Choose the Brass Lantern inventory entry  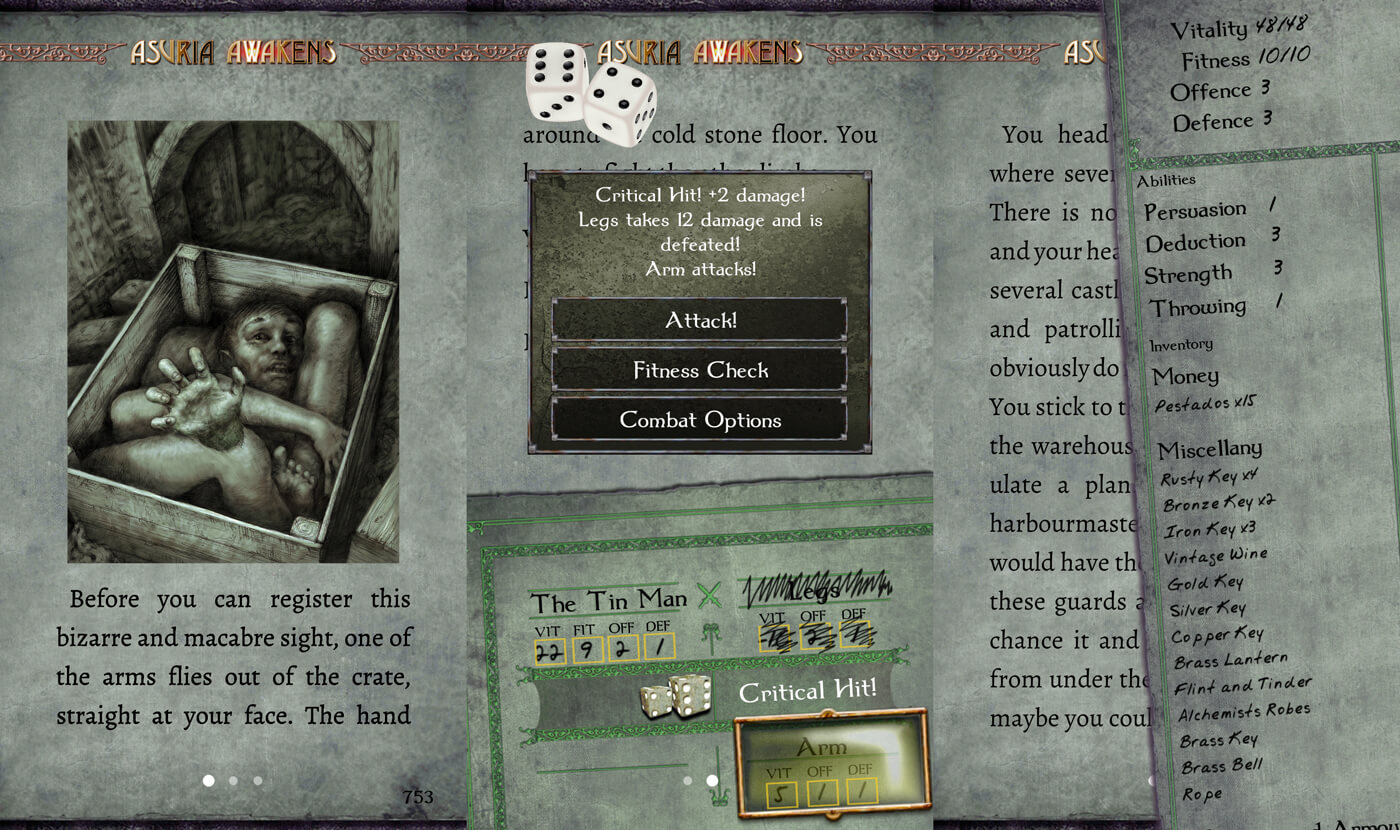1230,662
